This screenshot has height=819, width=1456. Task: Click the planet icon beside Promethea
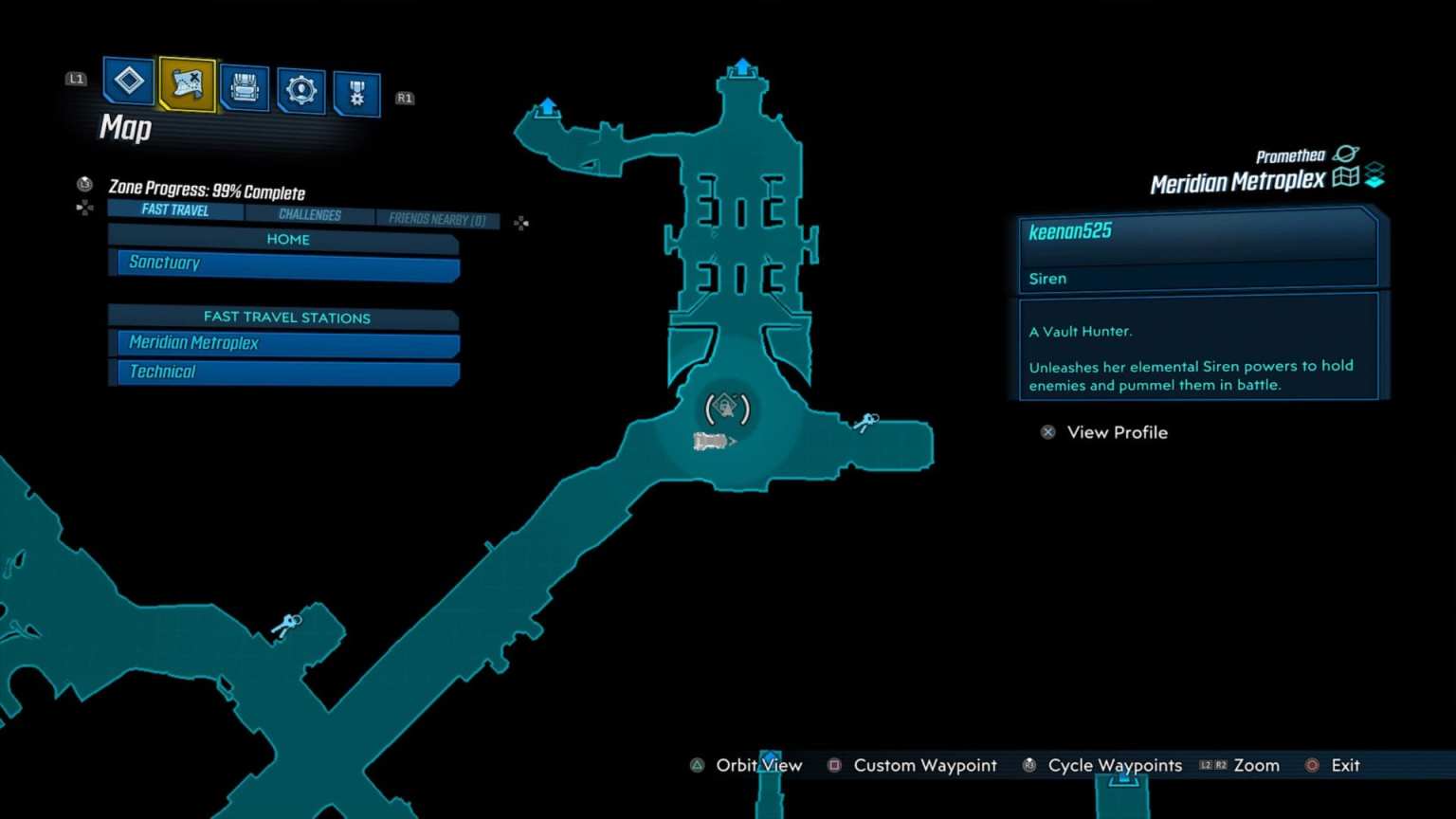pos(1347,155)
